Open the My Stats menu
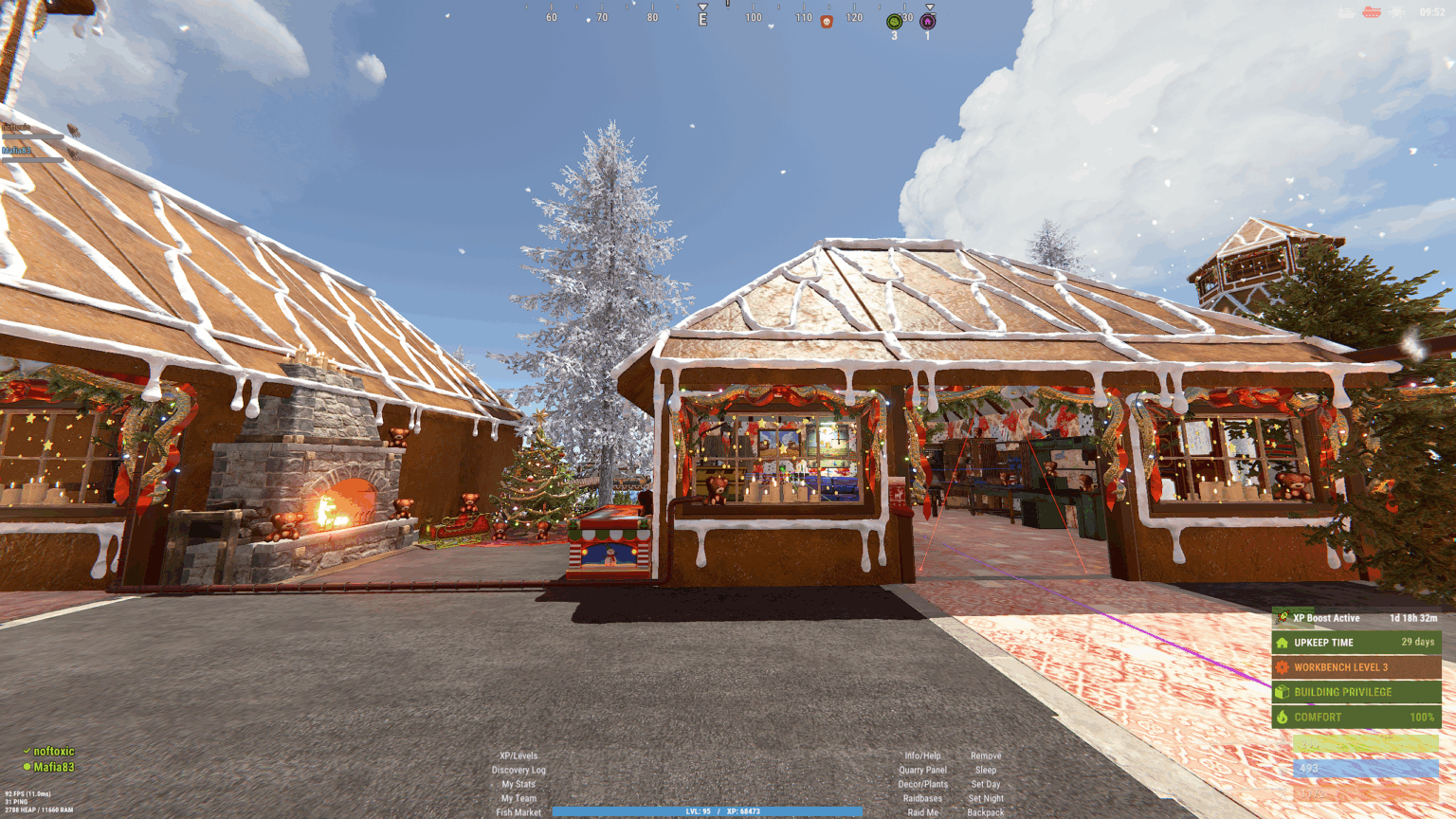Image resolution: width=1456 pixels, height=819 pixels. click(x=519, y=784)
